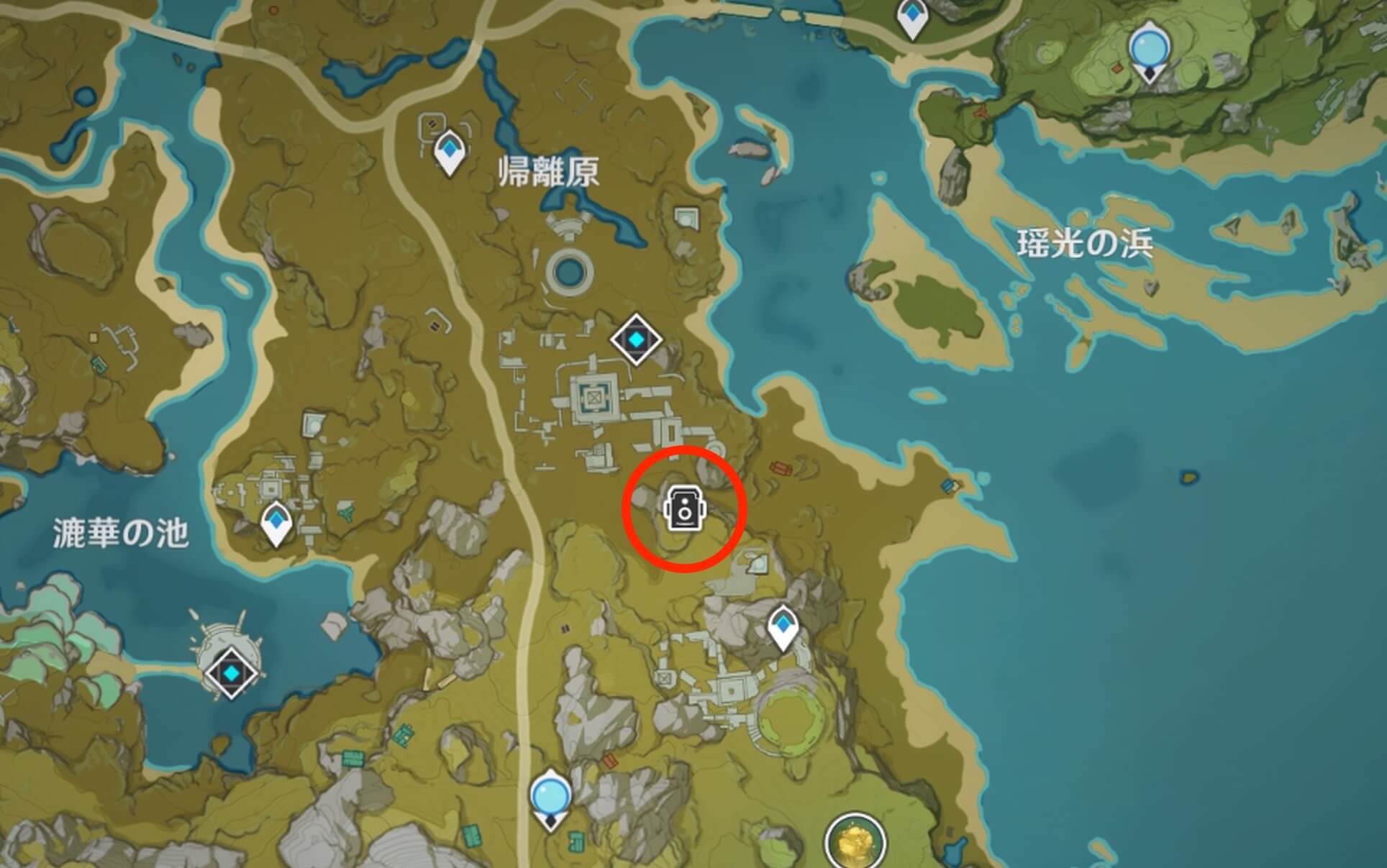
Task: Click the 帰離原 location label
Action: 550,171
